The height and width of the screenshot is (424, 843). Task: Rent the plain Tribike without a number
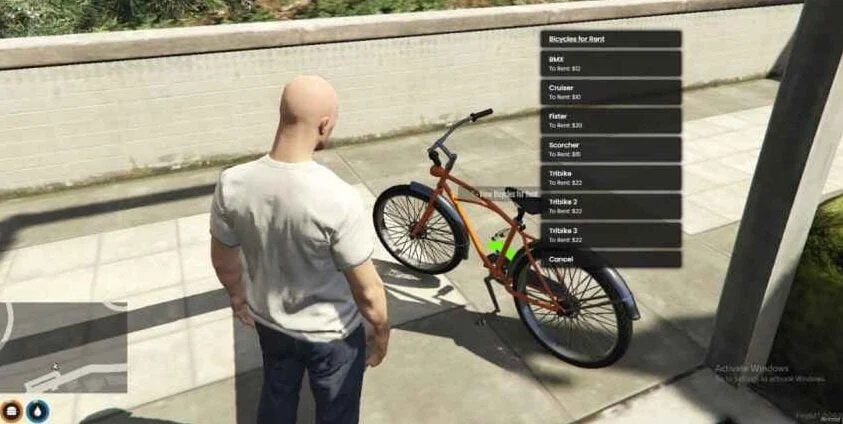click(610, 178)
